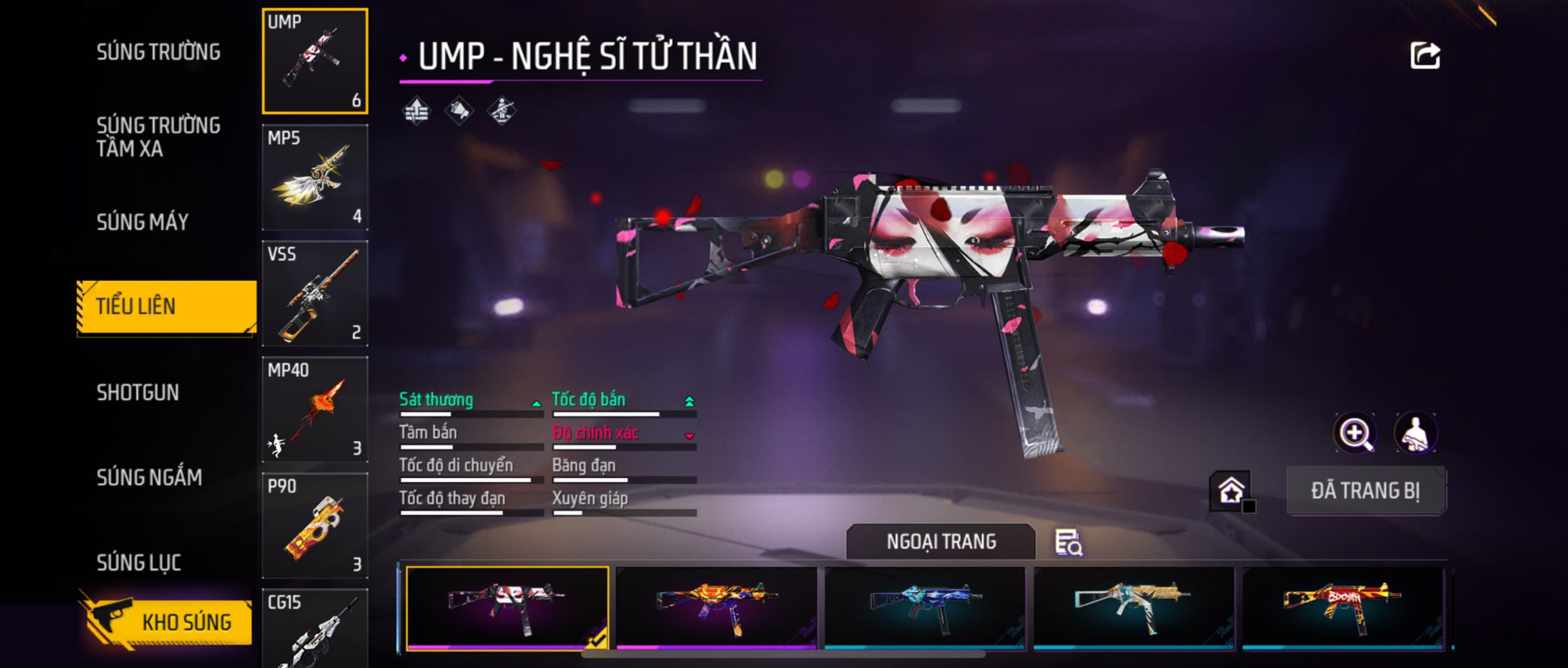Select the MP5 weapon tile
This screenshot has width=1568, height=668.
pyautogui.click(x=315, y=177)
